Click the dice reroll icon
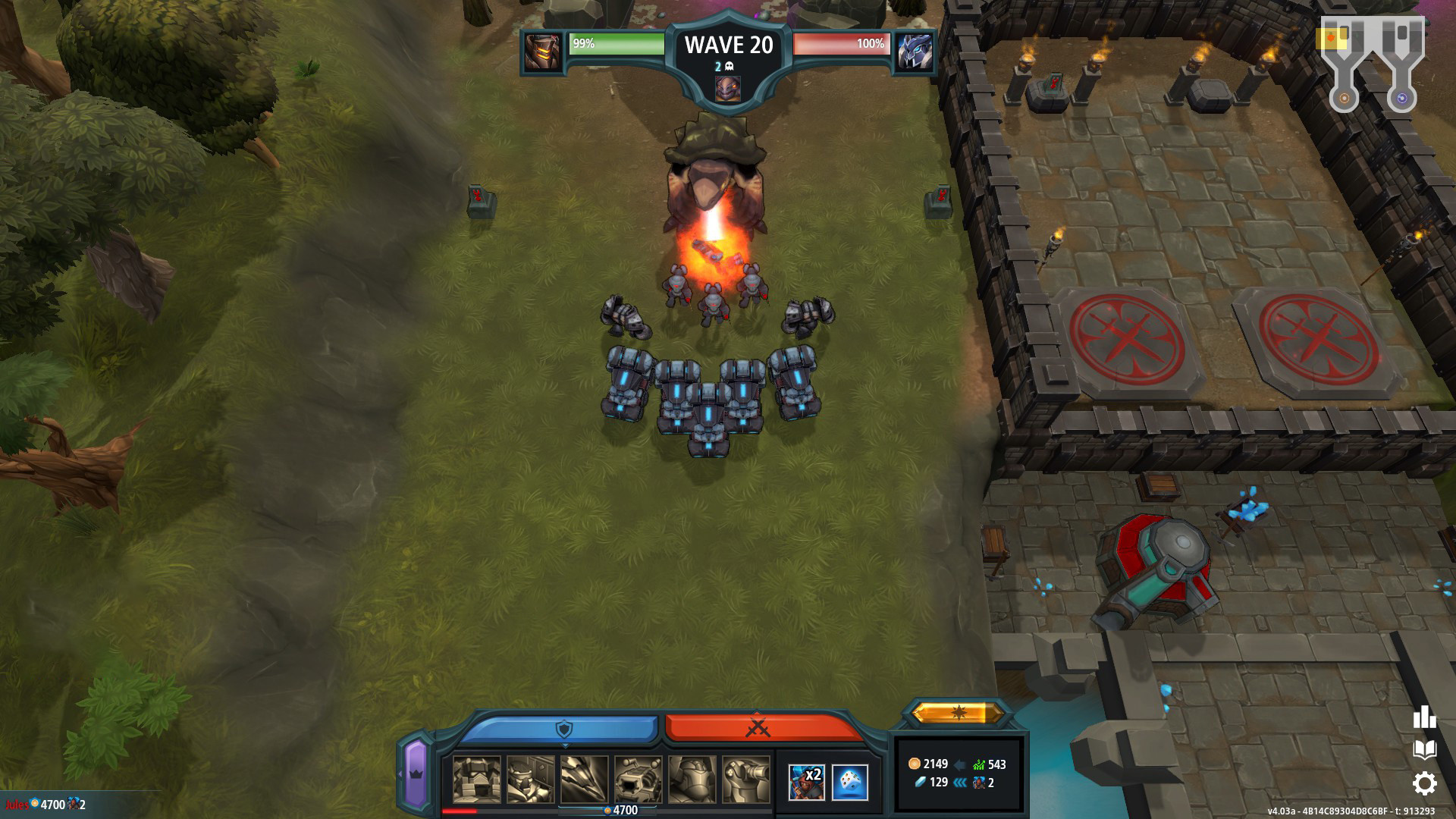The height and width of the screenshot is (819, 1456). [852, 781]
